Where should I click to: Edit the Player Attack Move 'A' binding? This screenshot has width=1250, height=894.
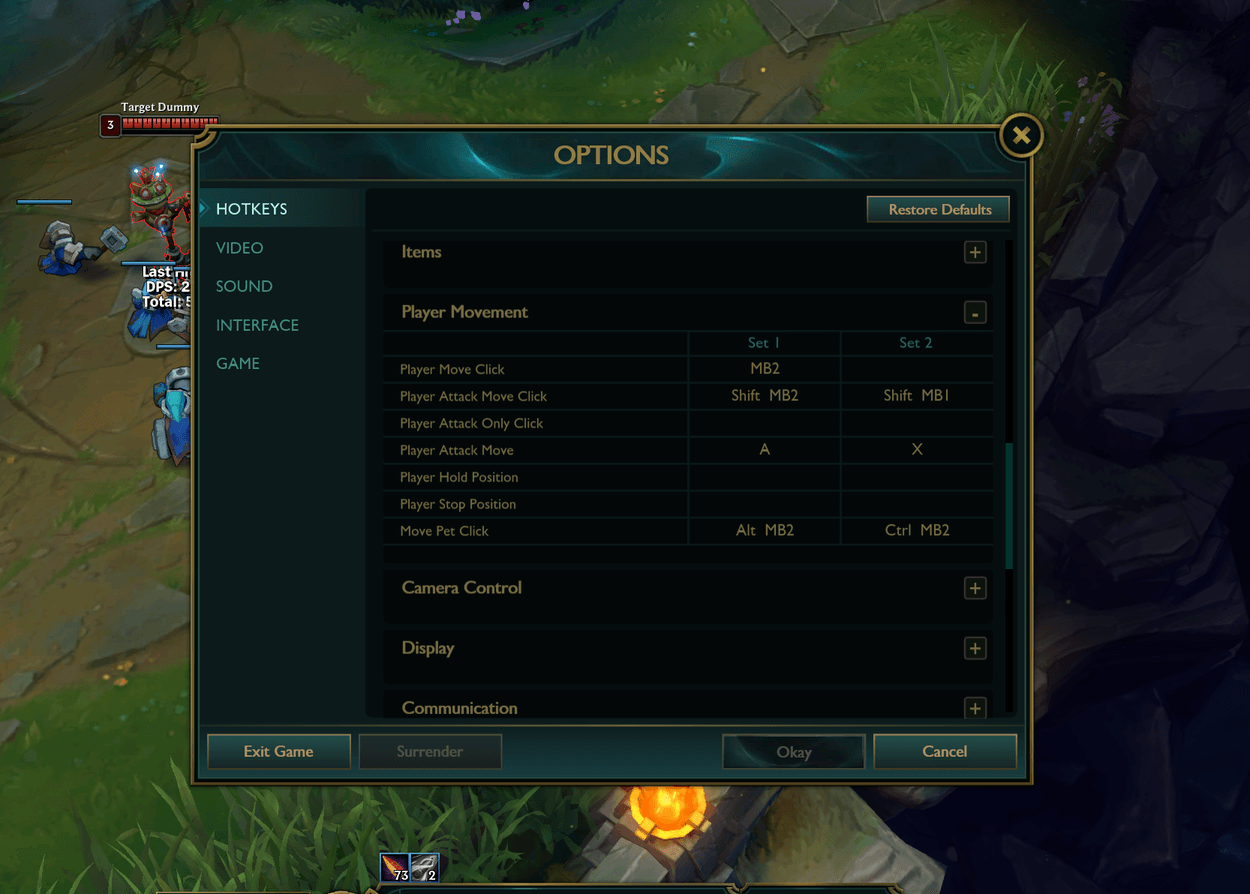tap(764, 450)
